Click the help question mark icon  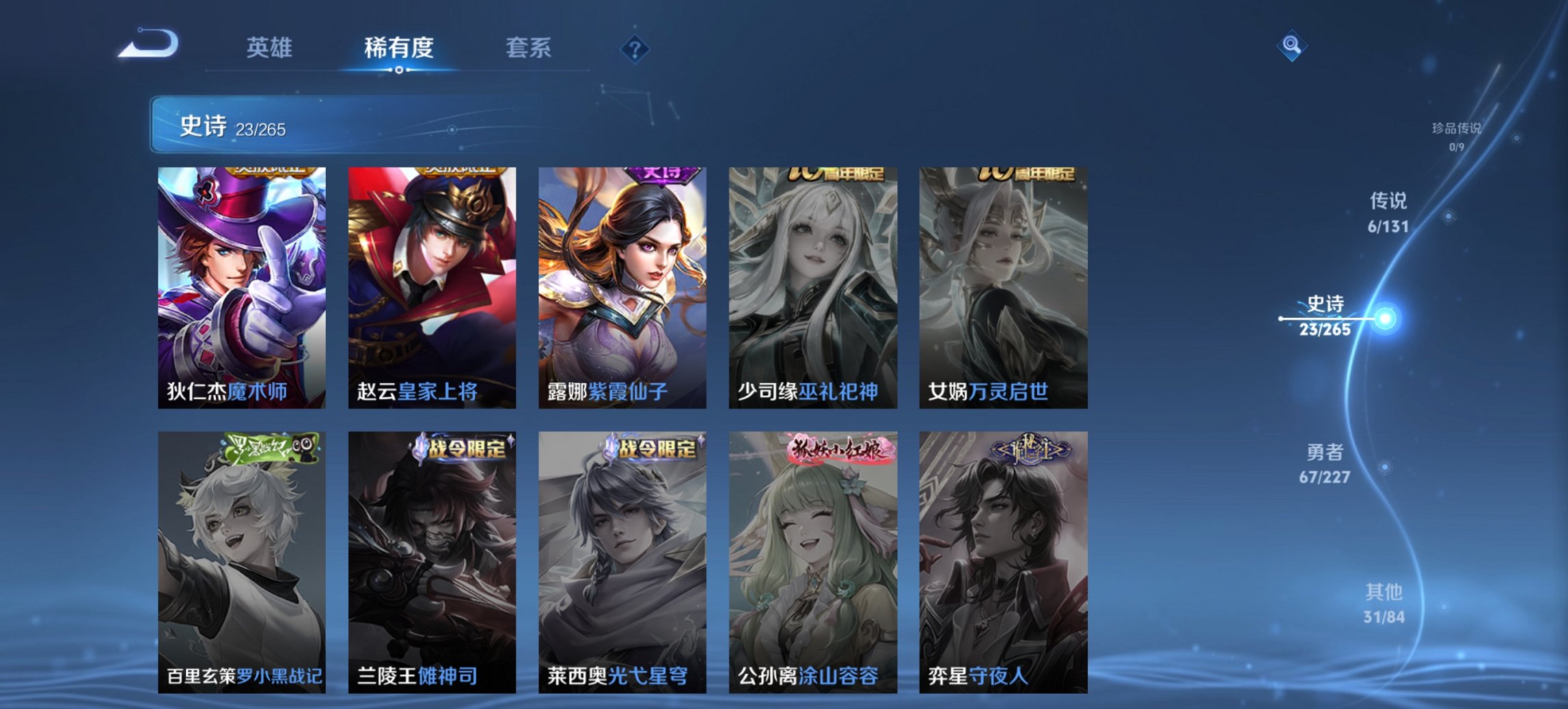click(x=635, y=49)
